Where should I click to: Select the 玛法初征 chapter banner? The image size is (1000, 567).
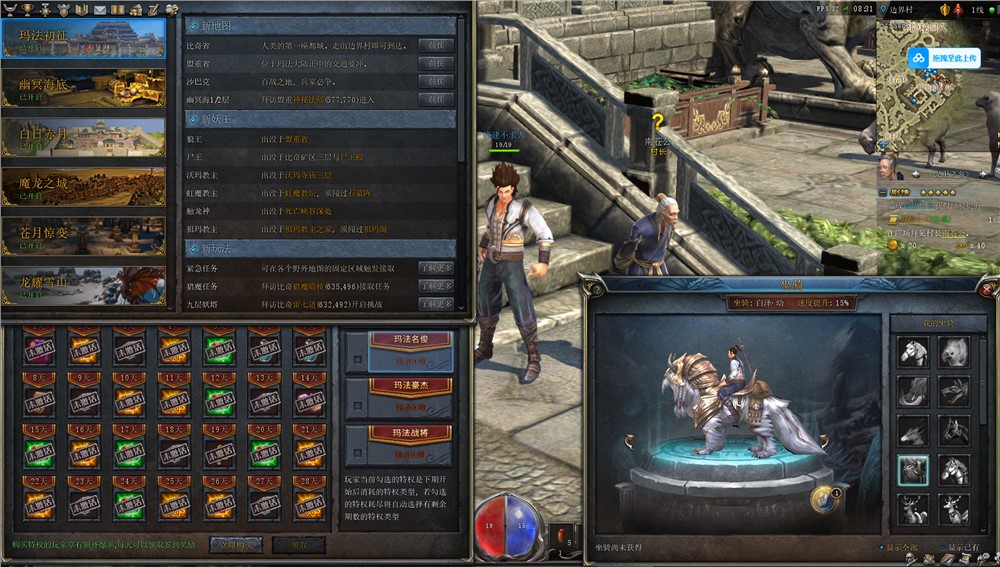tap(84, 38)
